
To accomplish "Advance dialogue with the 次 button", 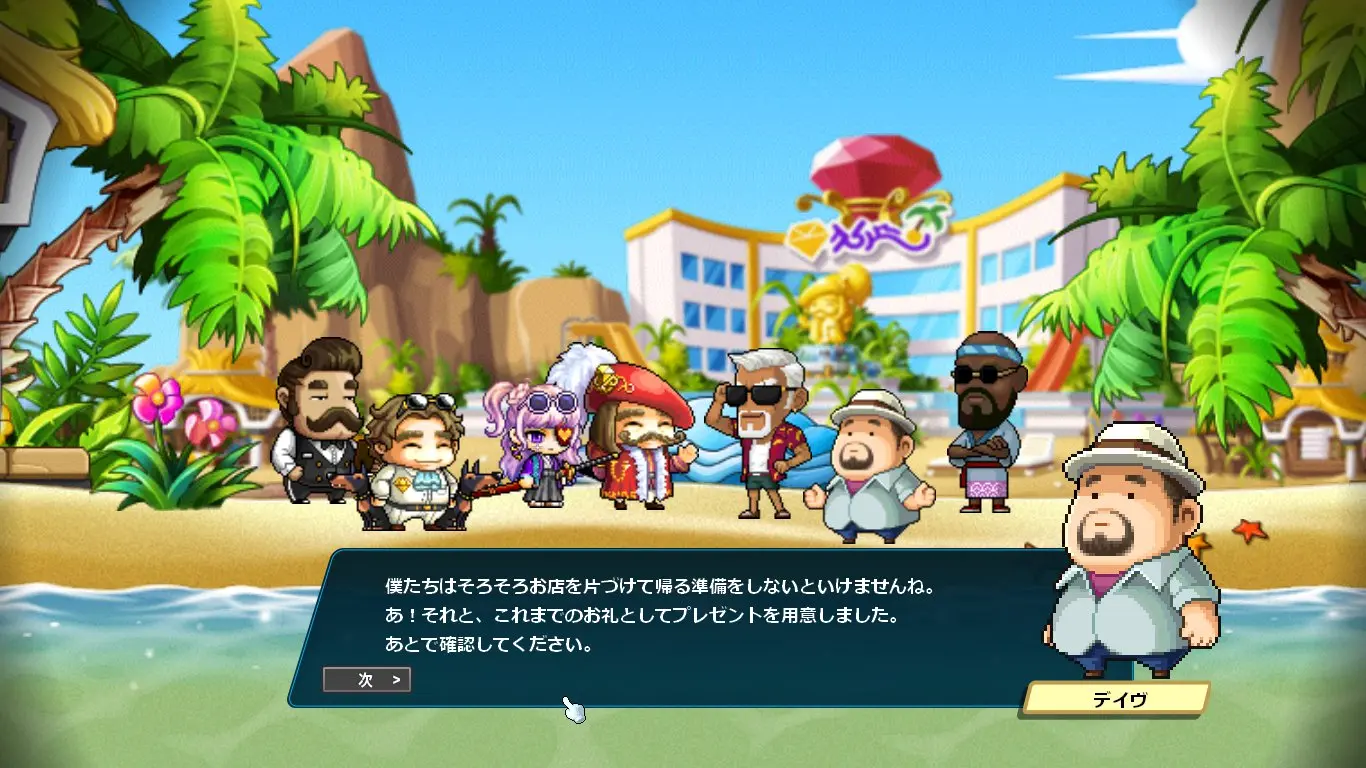I will [x=367, y=680].
